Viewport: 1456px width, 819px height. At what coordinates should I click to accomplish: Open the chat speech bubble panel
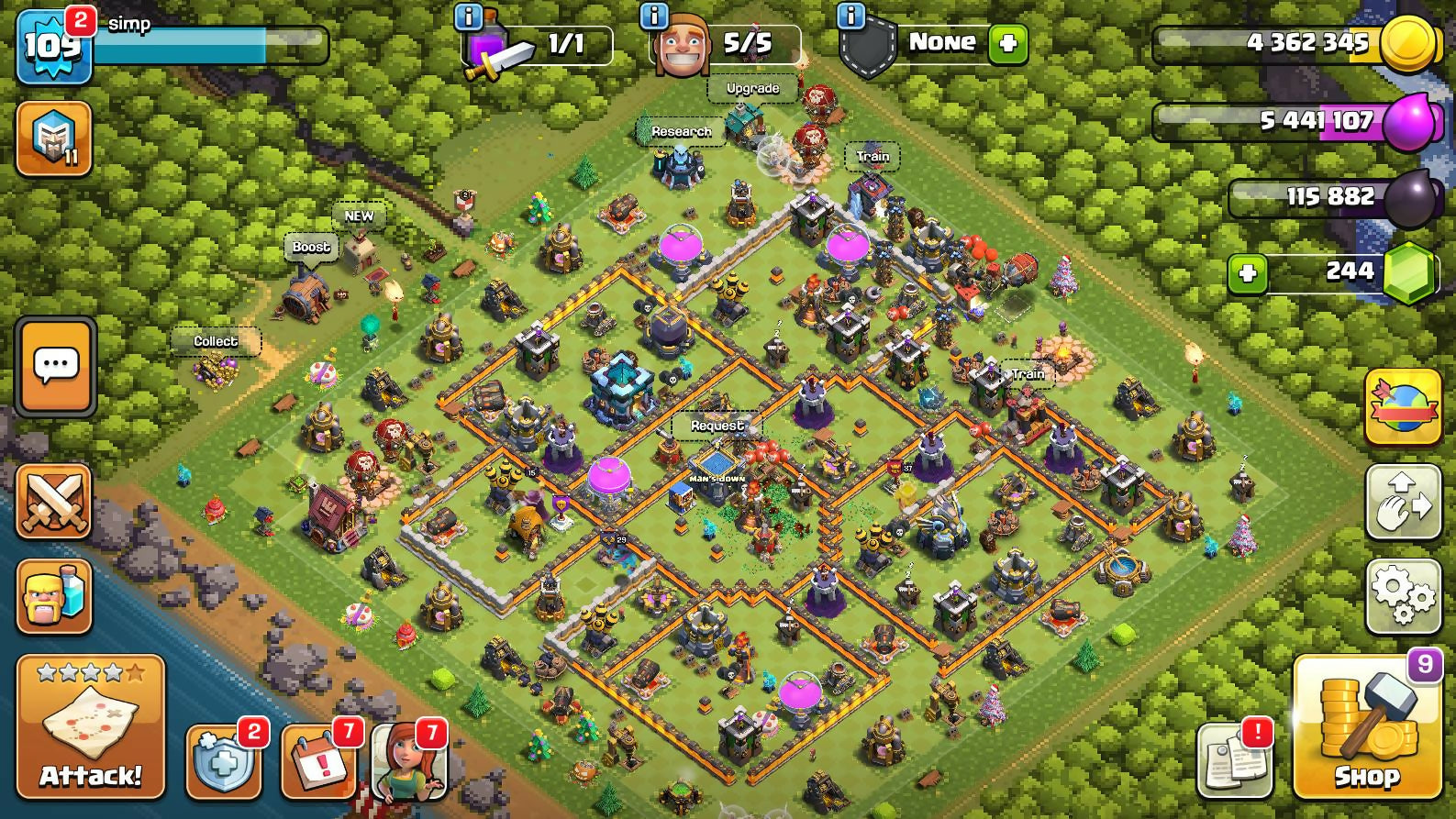pos(55,367)
